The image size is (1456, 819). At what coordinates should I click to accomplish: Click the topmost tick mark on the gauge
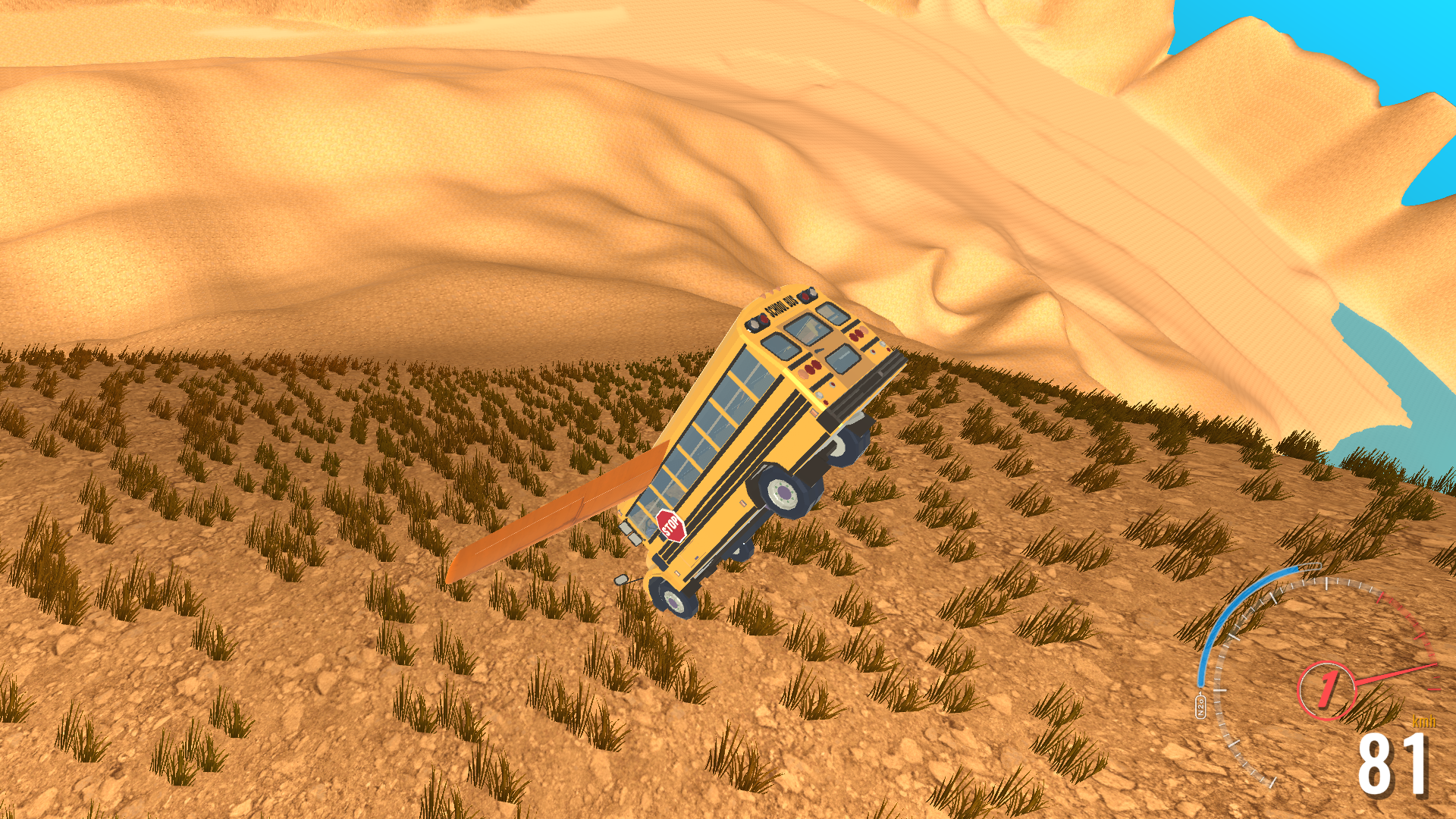coord(1326,582)
